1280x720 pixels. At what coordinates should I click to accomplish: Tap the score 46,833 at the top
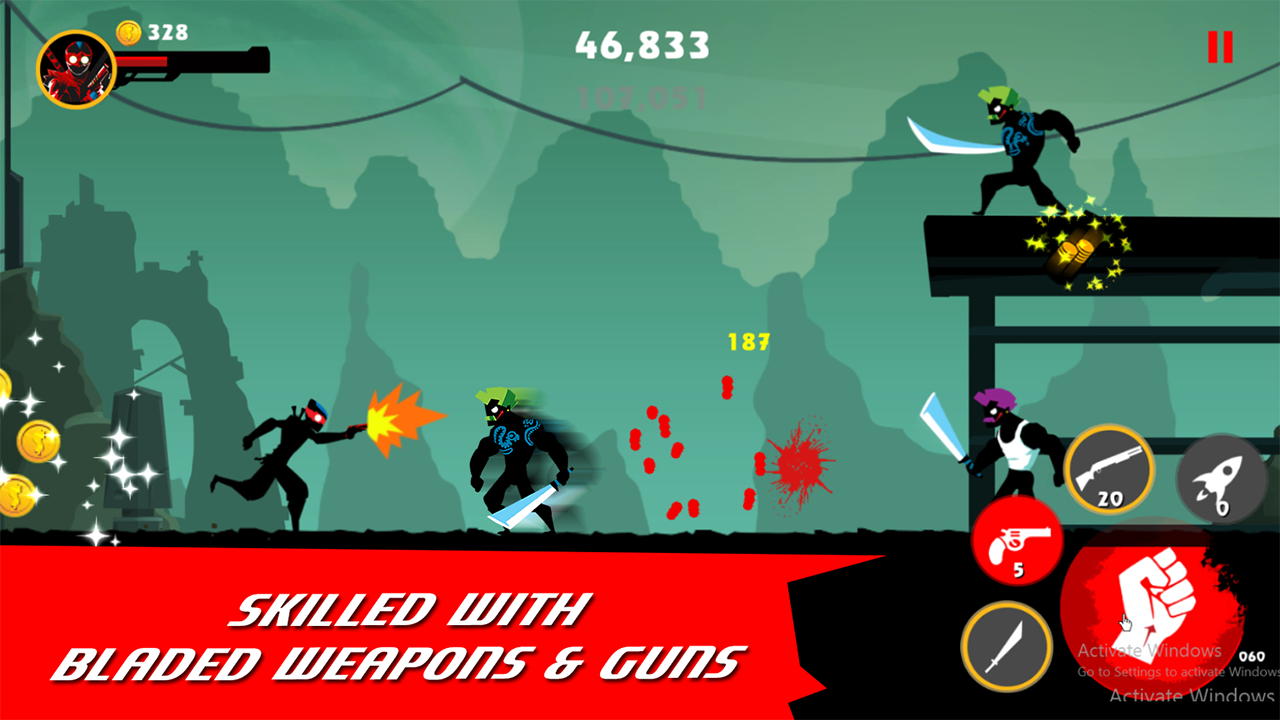tap(644, 46)
